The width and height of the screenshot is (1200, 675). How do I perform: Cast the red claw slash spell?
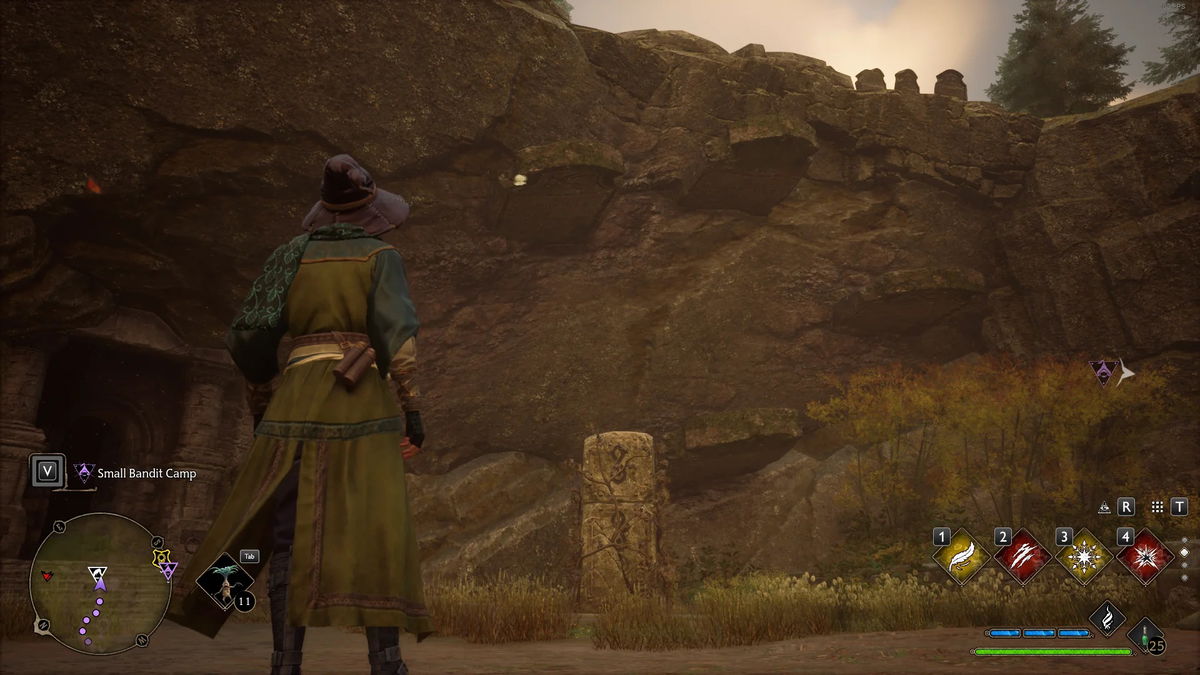tap(1023, 556)
